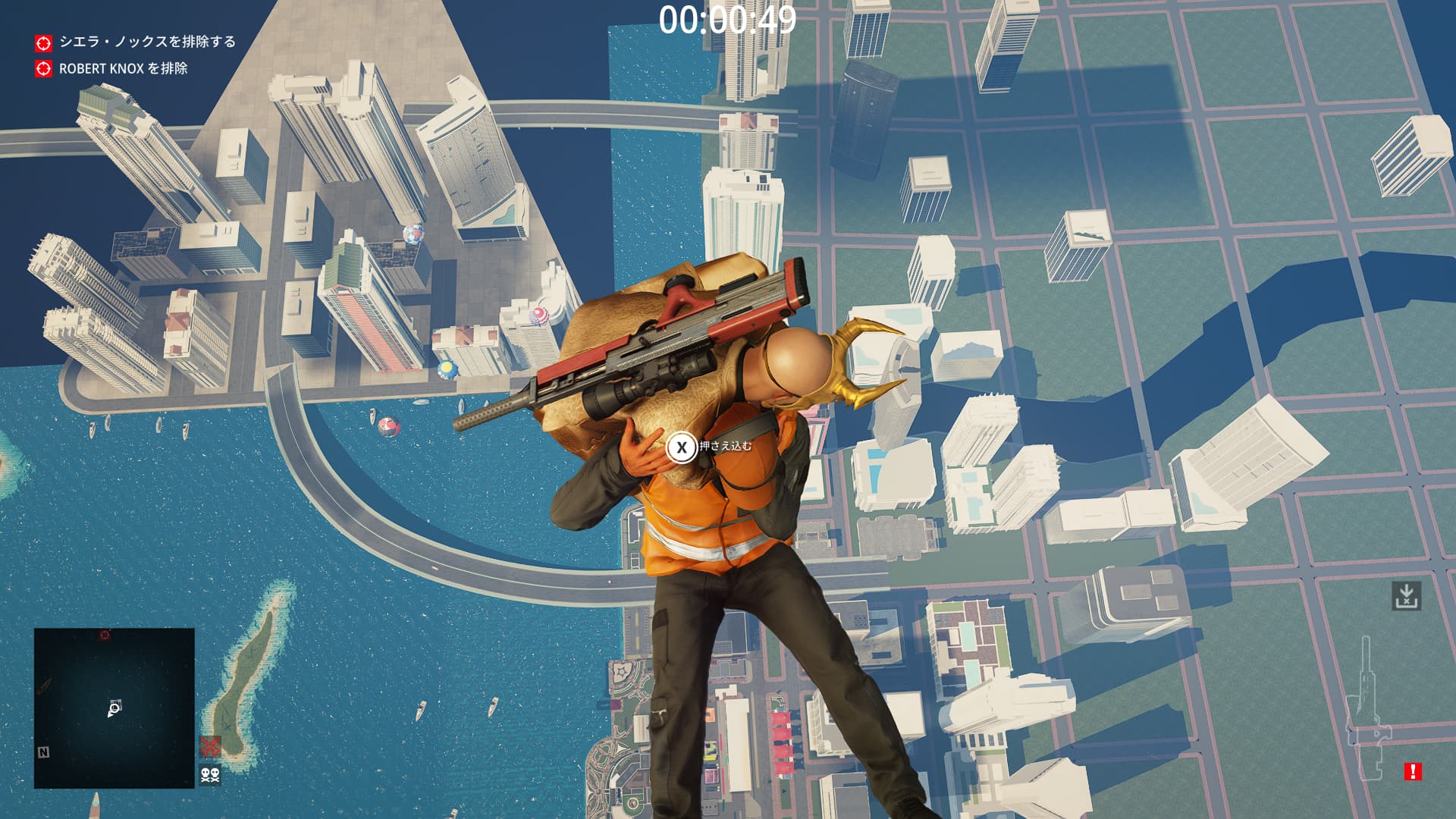Click the red crossed-out status icon

tap(210, 745)
